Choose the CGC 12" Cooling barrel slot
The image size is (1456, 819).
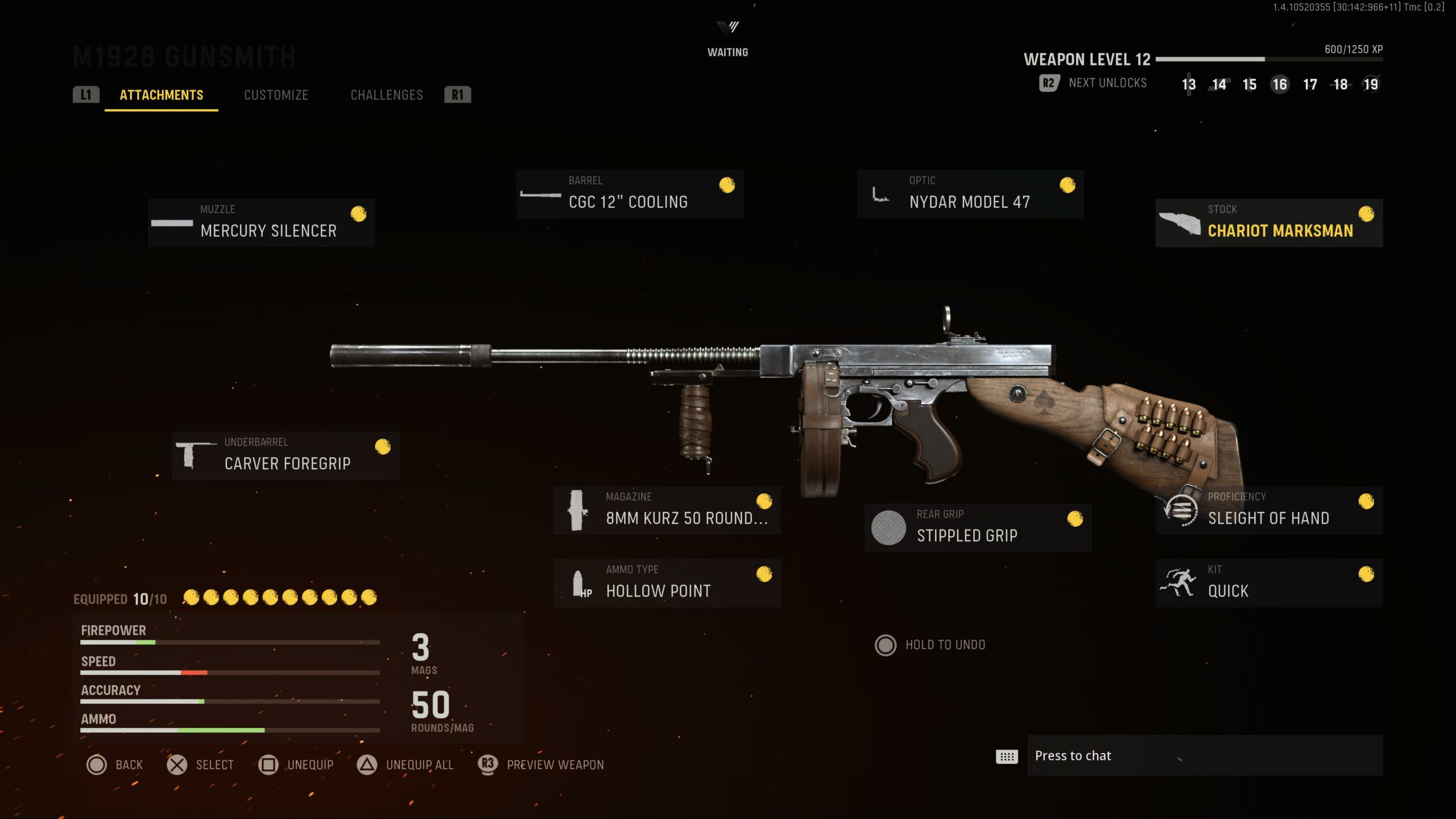click(x=630, y=194)
